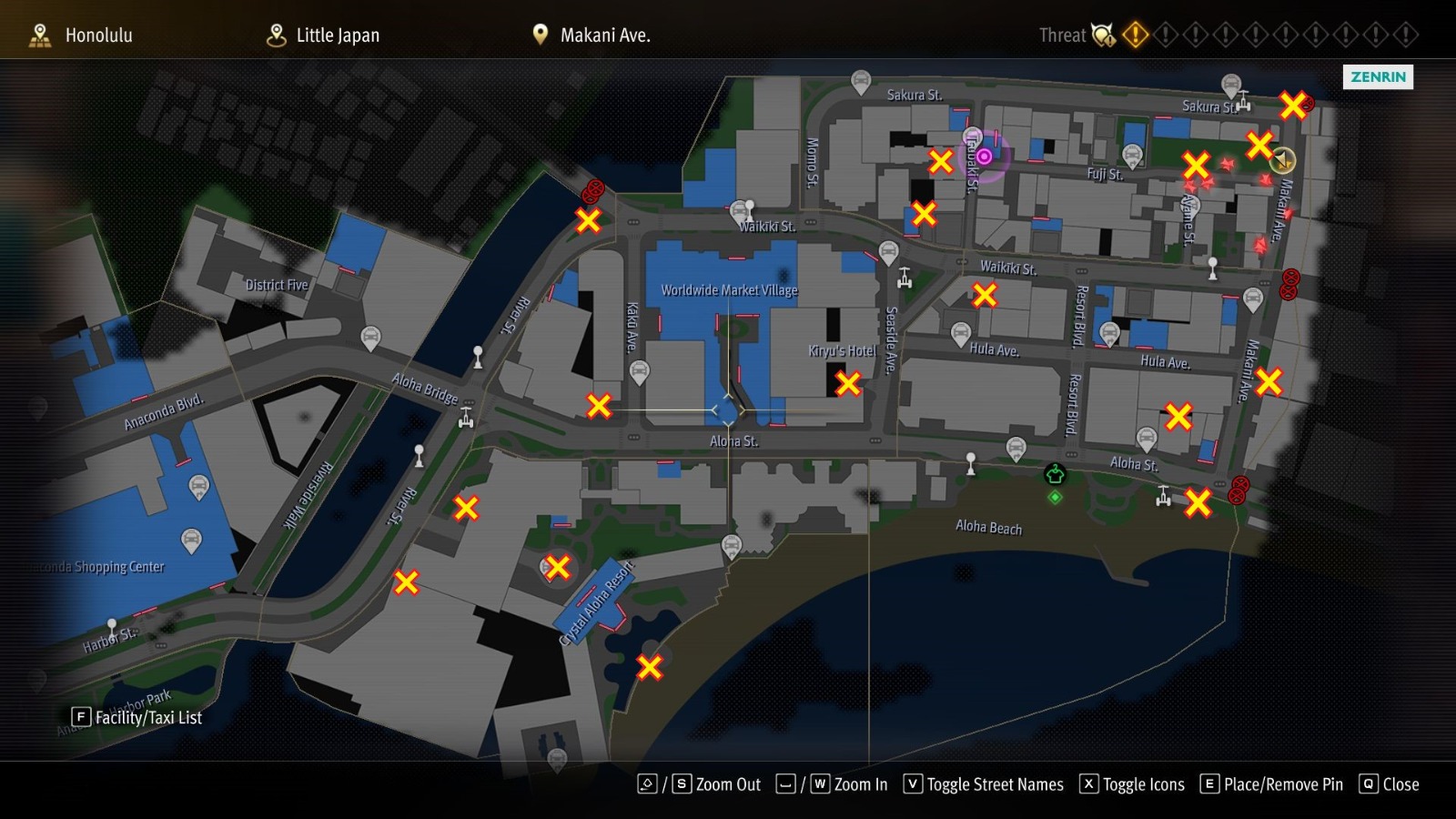
Task: Click the purple objective marker on Tsubaki St.
Action: pos(986,156)
